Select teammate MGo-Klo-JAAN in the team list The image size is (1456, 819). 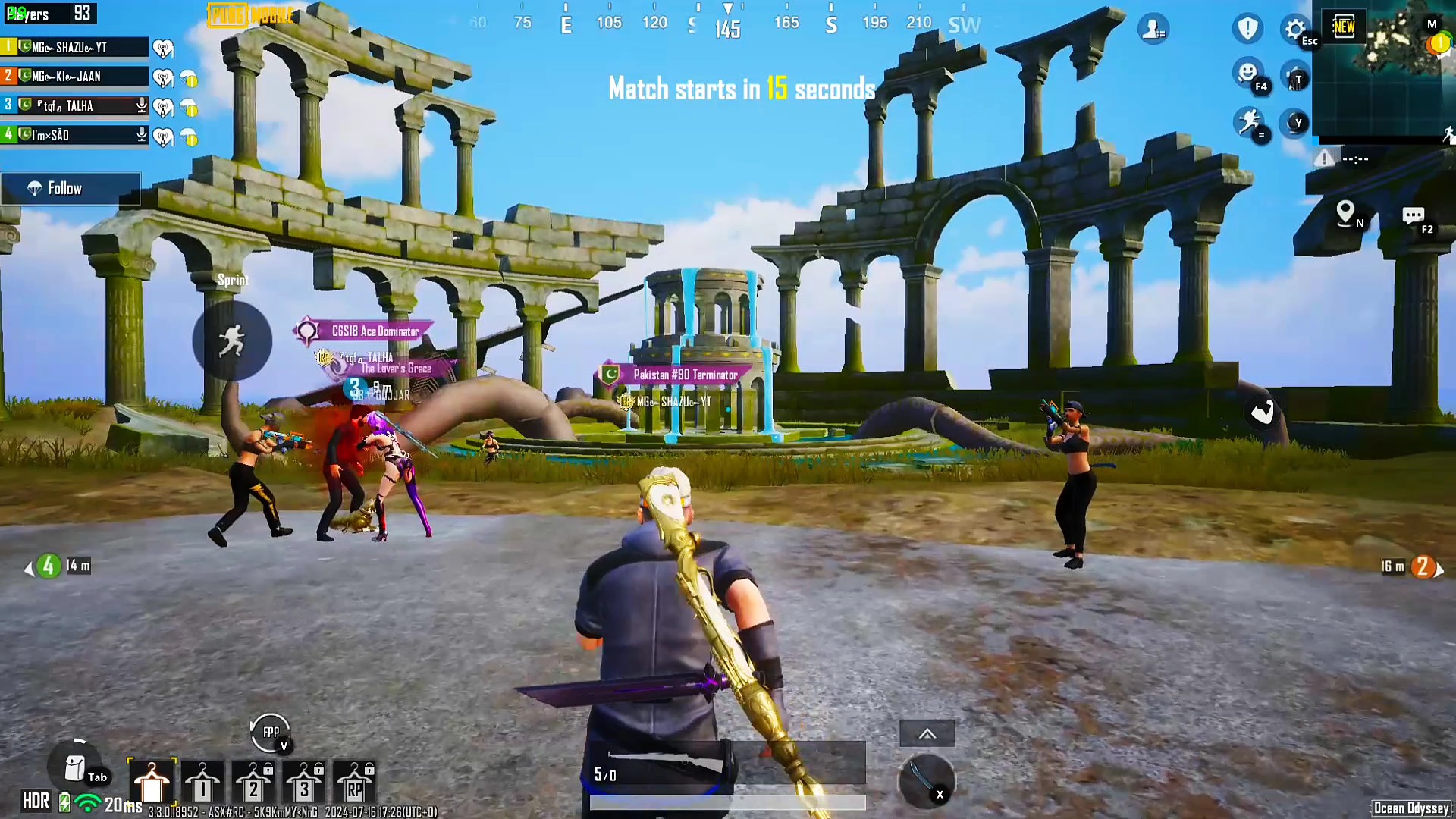tap(74, 76)
